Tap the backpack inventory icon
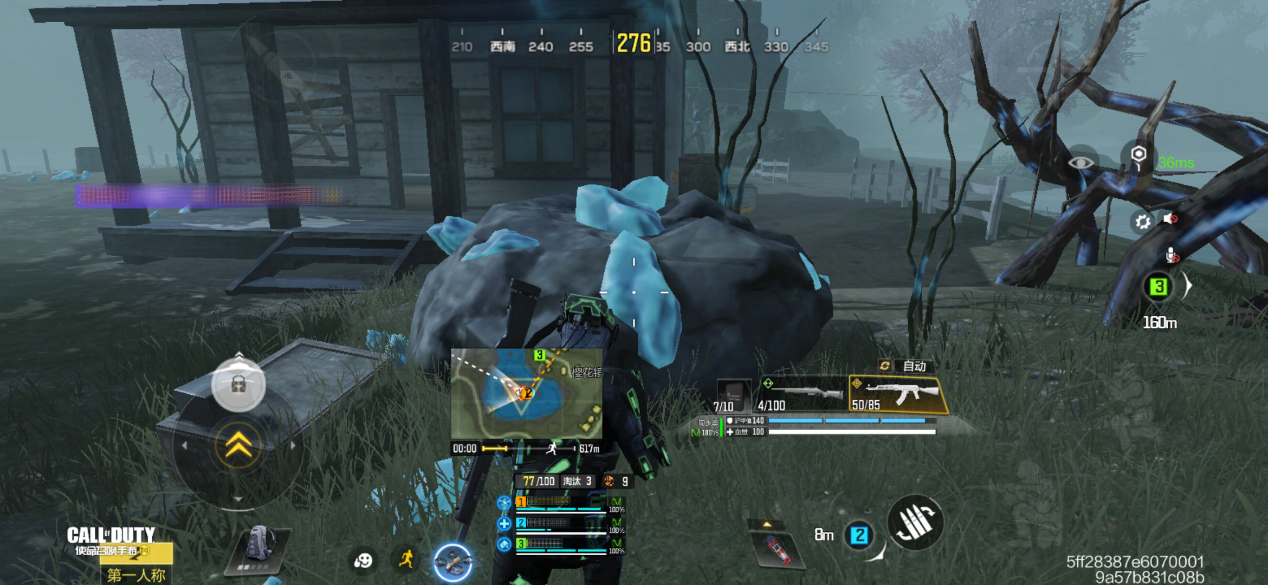Viewport: 1268px width, 585px height. click(257, 548)
